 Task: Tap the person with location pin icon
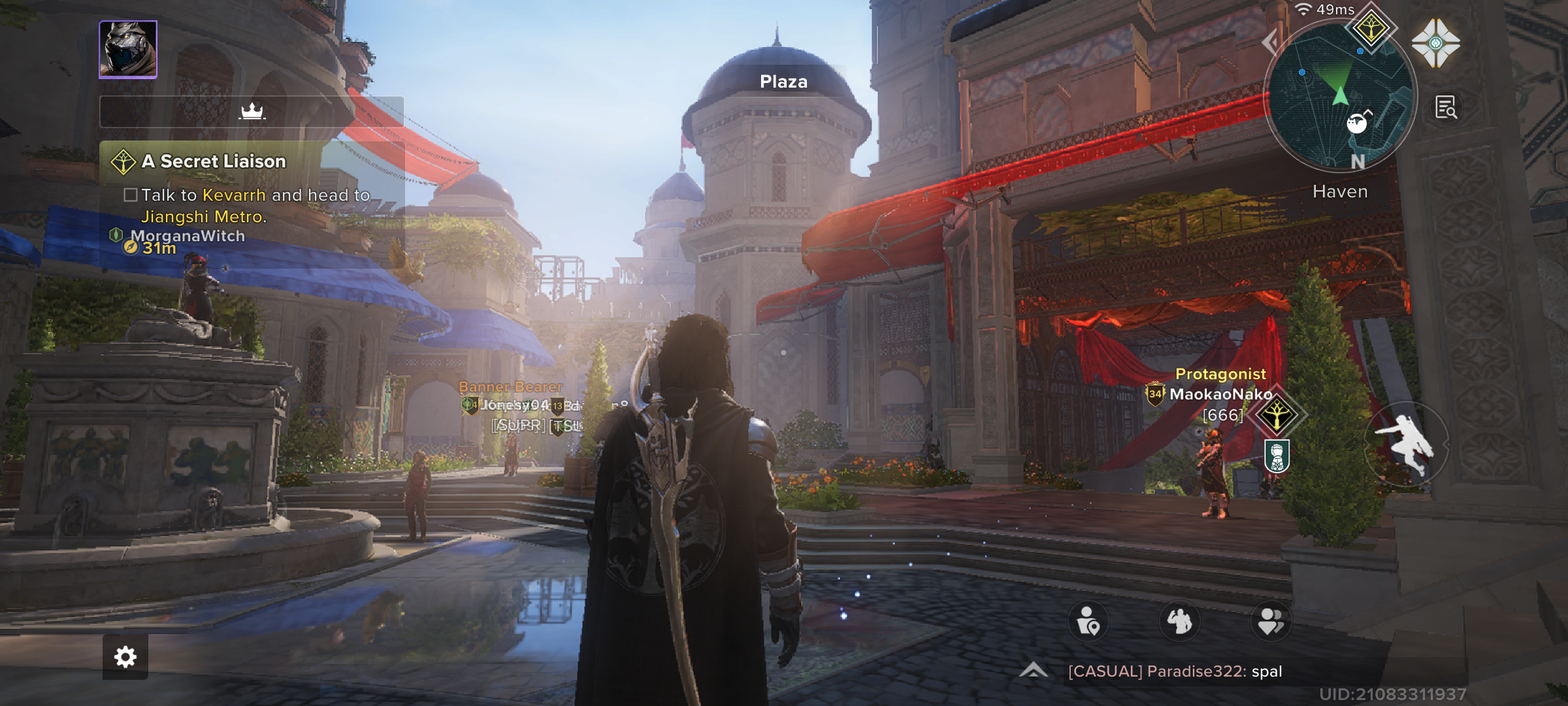1088,621
